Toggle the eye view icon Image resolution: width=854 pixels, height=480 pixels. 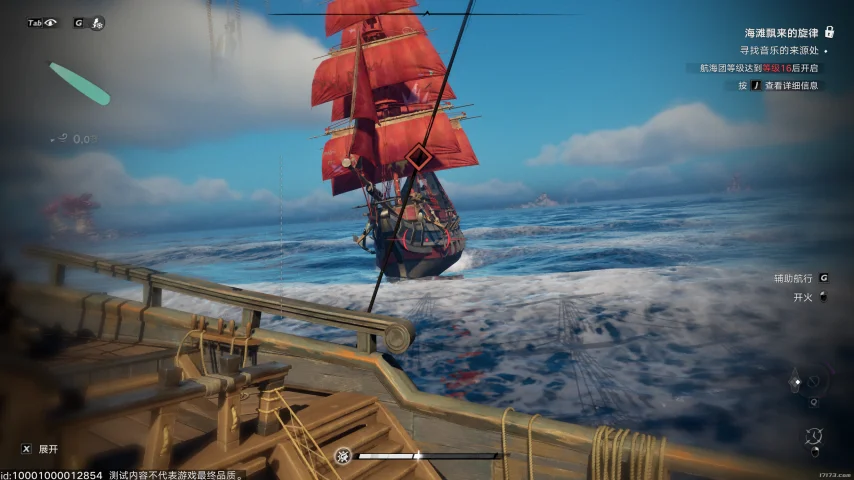click(50, 22)
